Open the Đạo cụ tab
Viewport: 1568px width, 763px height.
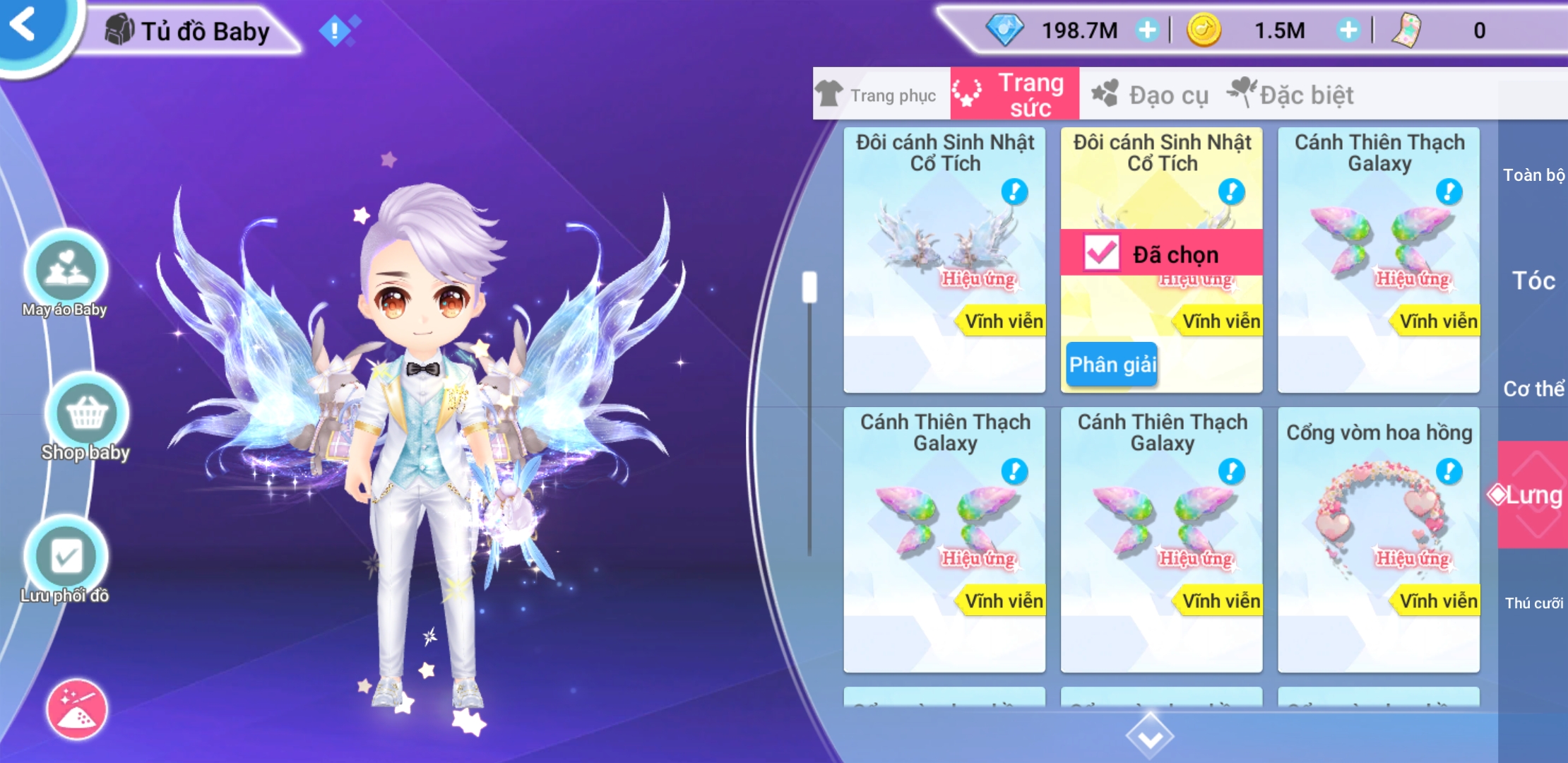coord(1151,95)
